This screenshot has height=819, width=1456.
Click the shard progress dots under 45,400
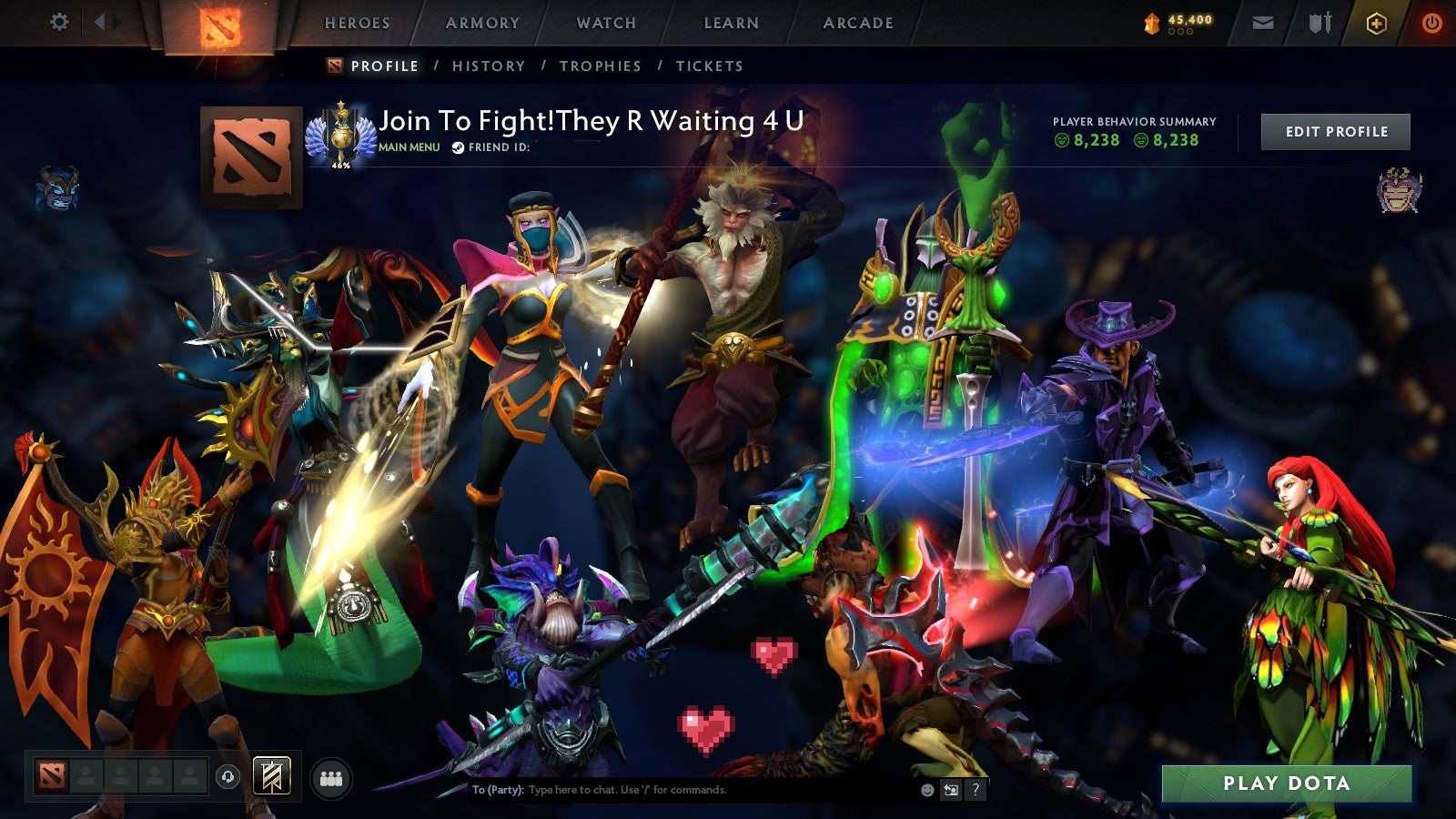click(1180, 31)
